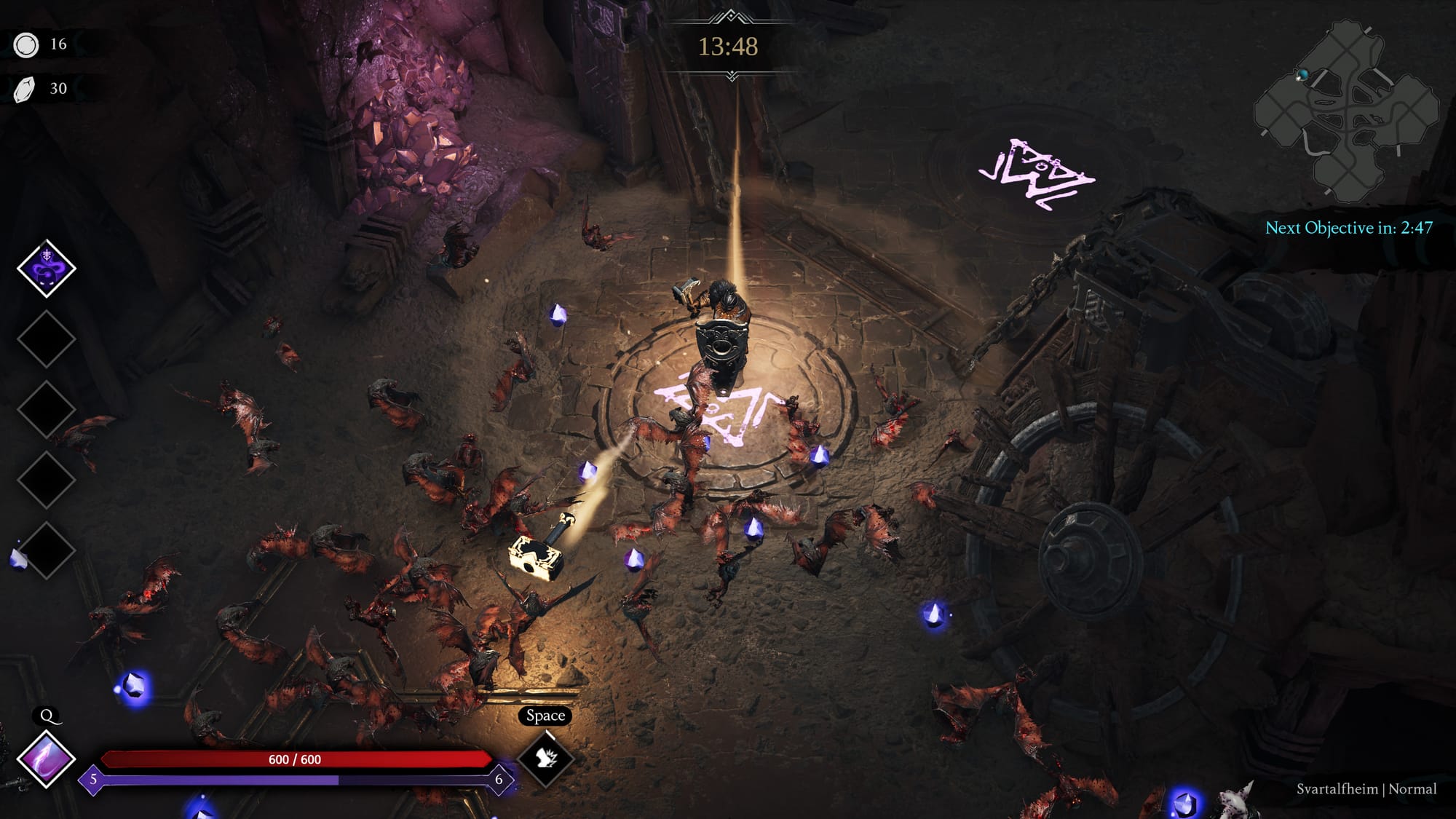Open the dungeon minimap

(x=1347, y=109)
